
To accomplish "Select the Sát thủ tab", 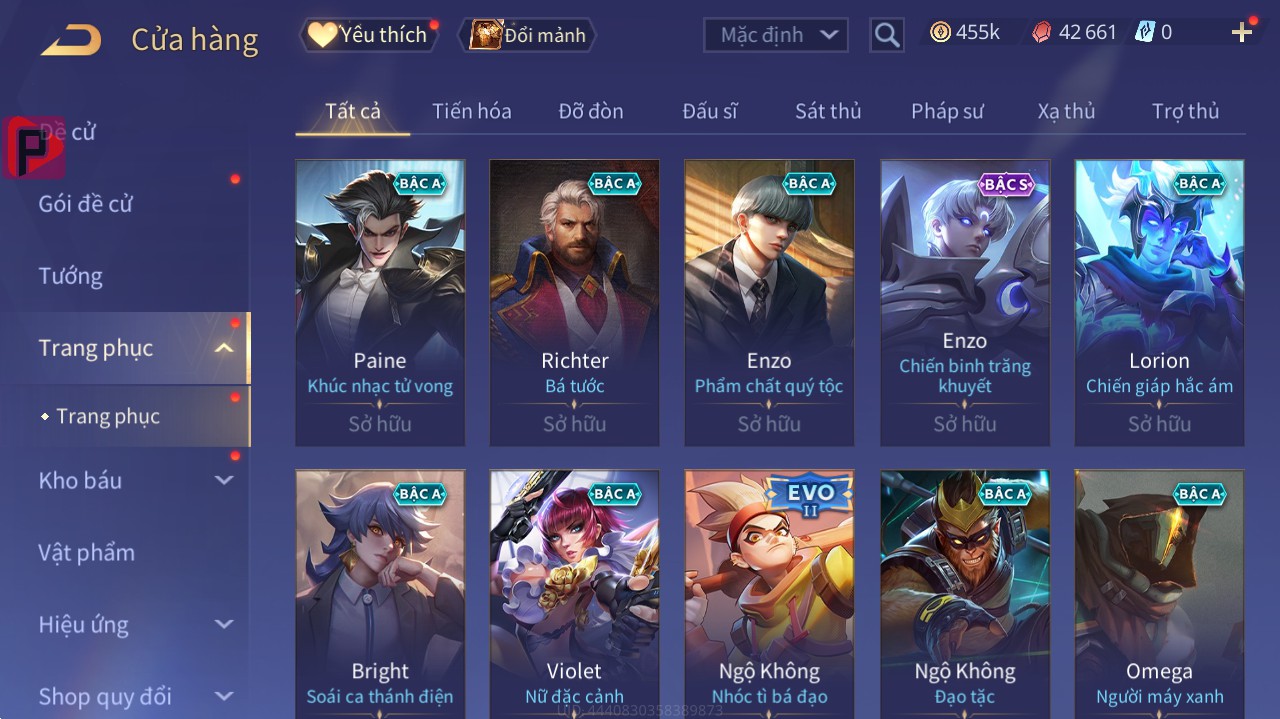I will [828, 111].
